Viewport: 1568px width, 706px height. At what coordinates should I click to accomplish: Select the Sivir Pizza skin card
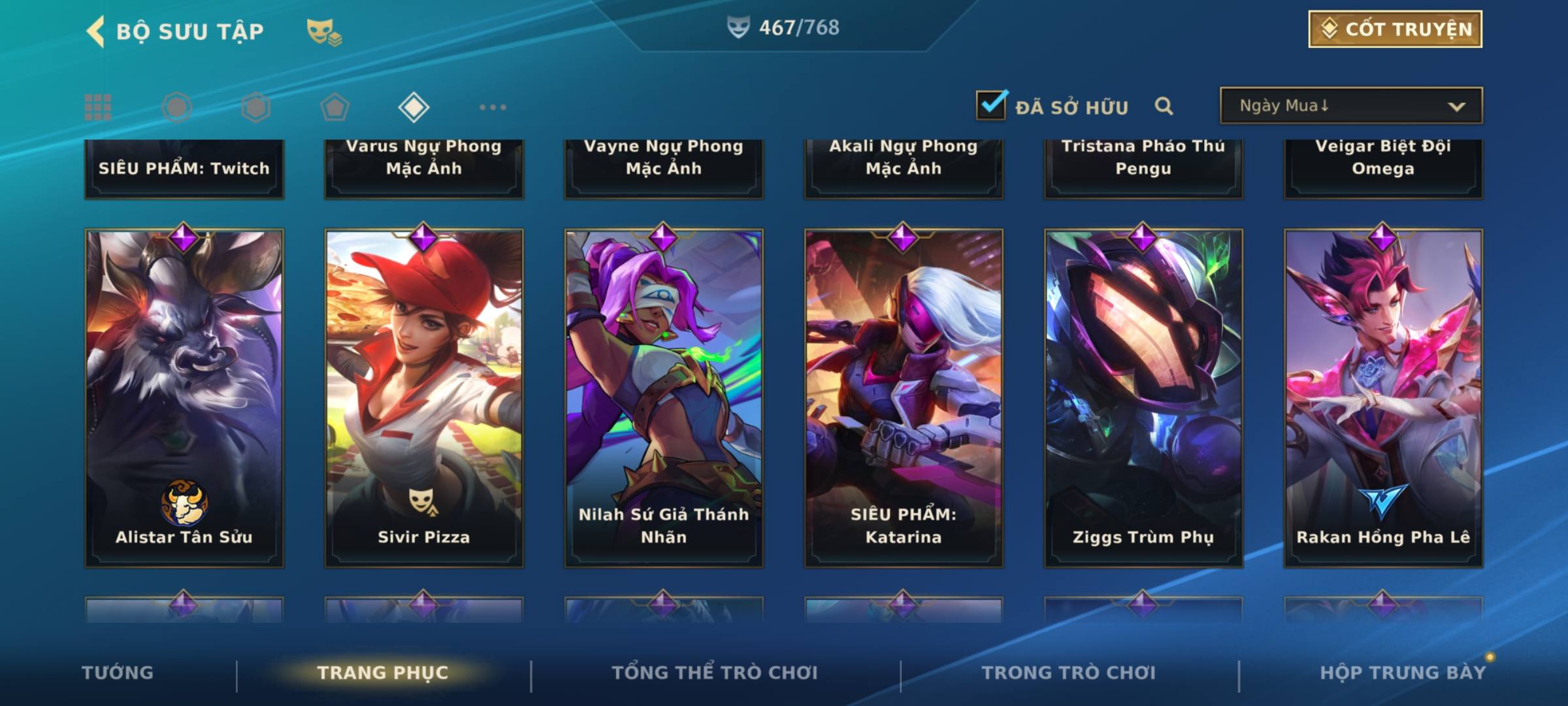[x=424, y=397]
